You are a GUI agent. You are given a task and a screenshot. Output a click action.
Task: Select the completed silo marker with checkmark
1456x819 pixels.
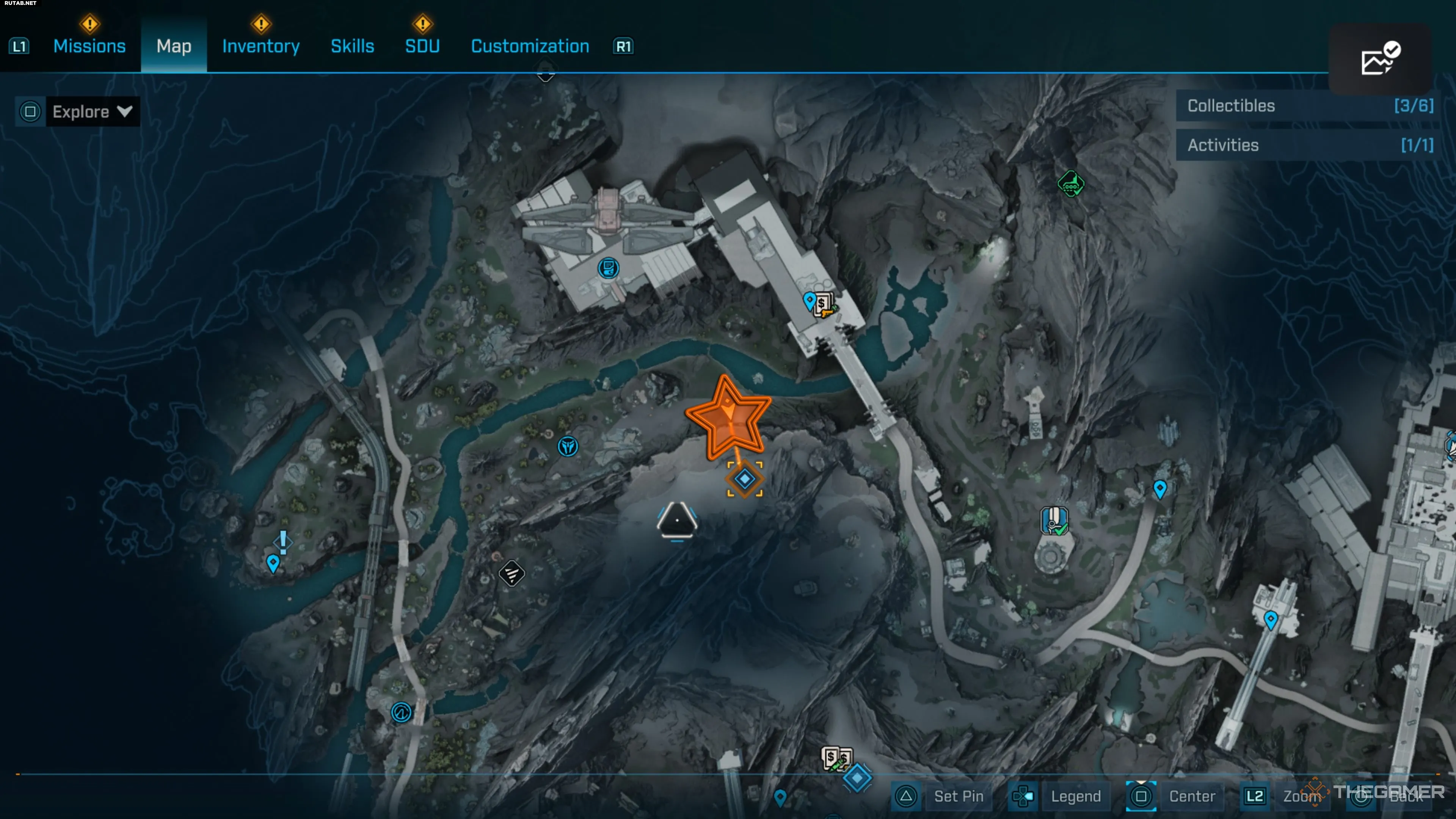click(x=1054, y=520)
